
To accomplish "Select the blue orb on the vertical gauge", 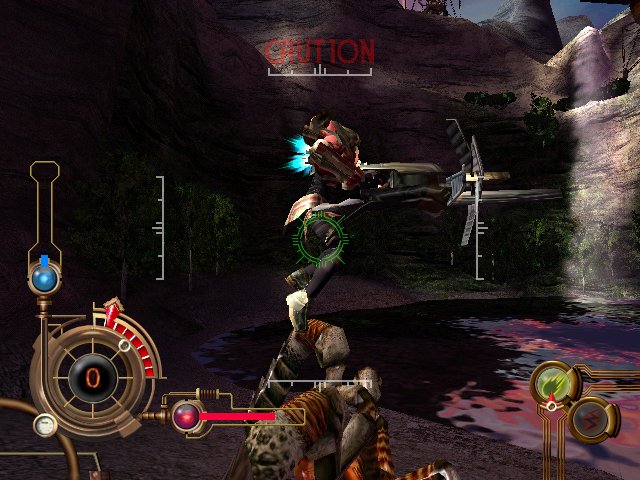I will 44,279.
